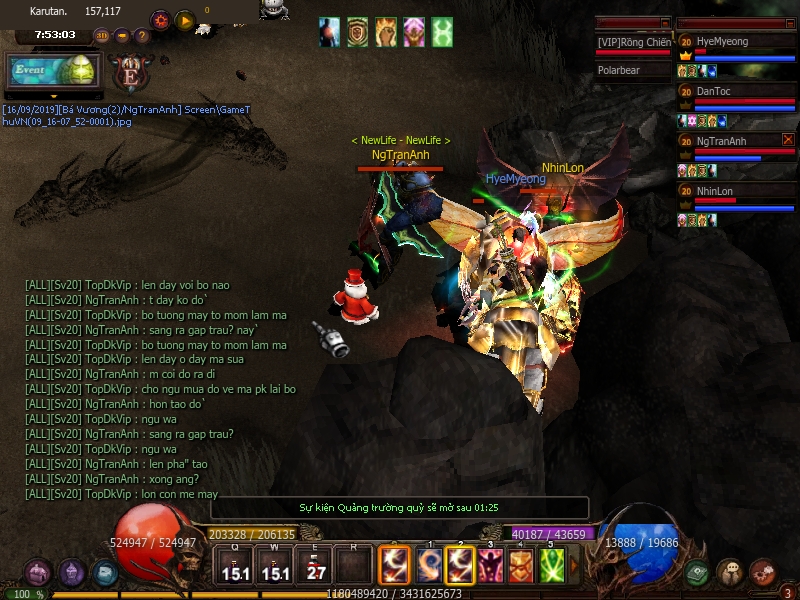Image resolution: width=800 pixels, height=600 pixels.
Task: Click the orange play arrow button
Action: (x=185, y=20)
